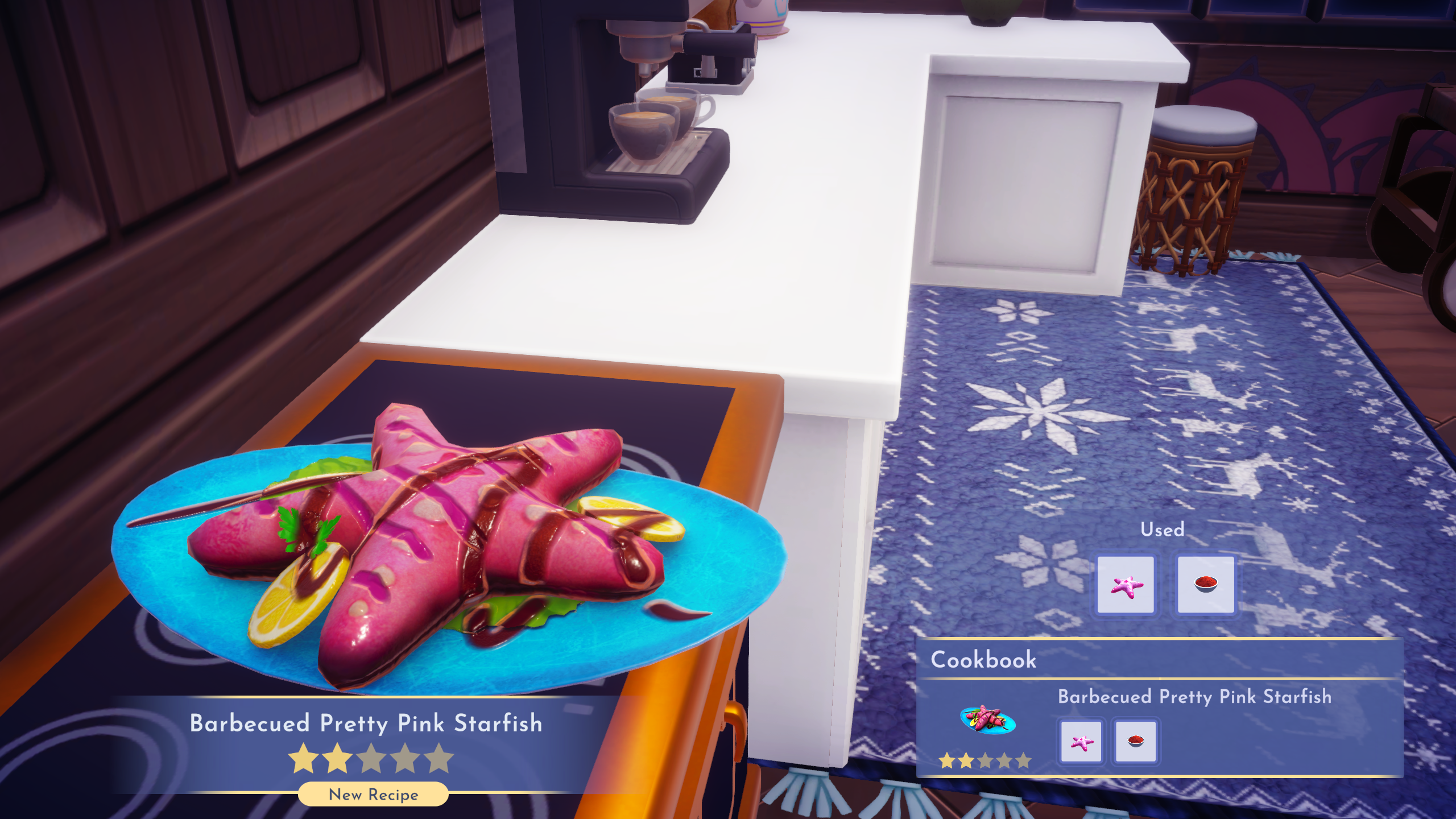Select the pink starfish slot under Used
The width and height of the screenshot is (1456, 819).
(x=1126, y=585)
